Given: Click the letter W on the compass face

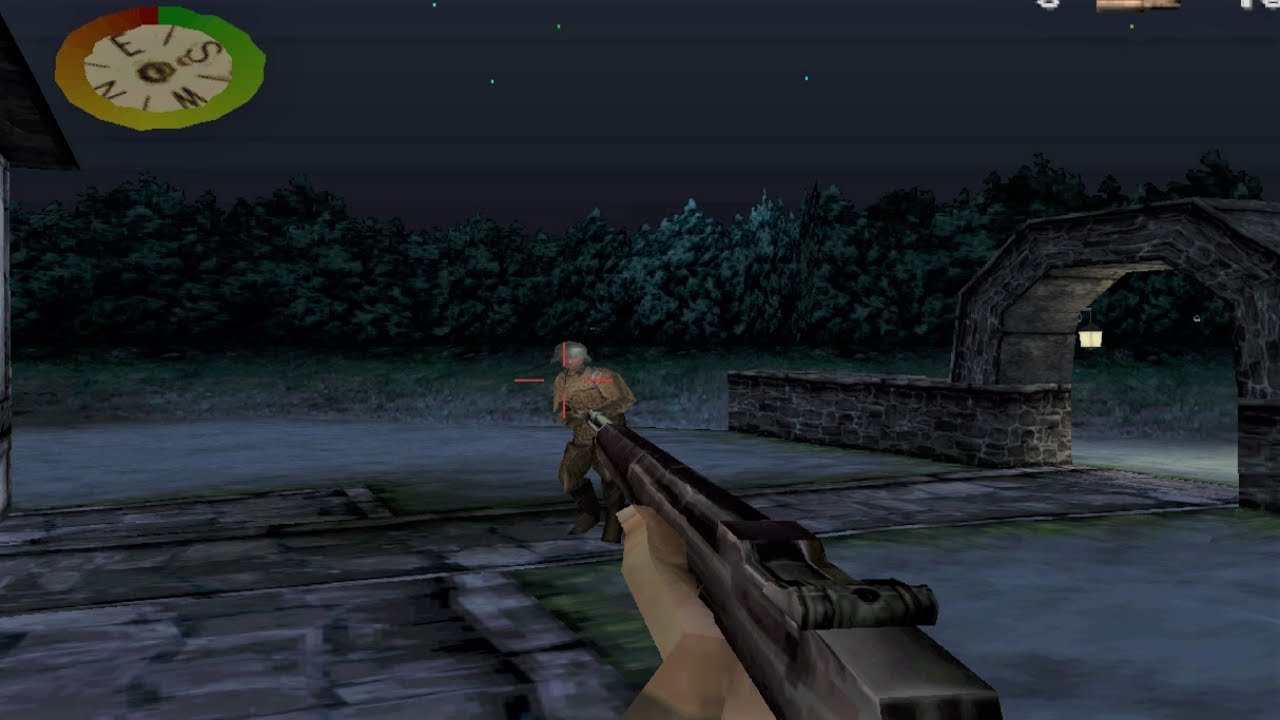Looking at the screenshot, I should [188, 97].
